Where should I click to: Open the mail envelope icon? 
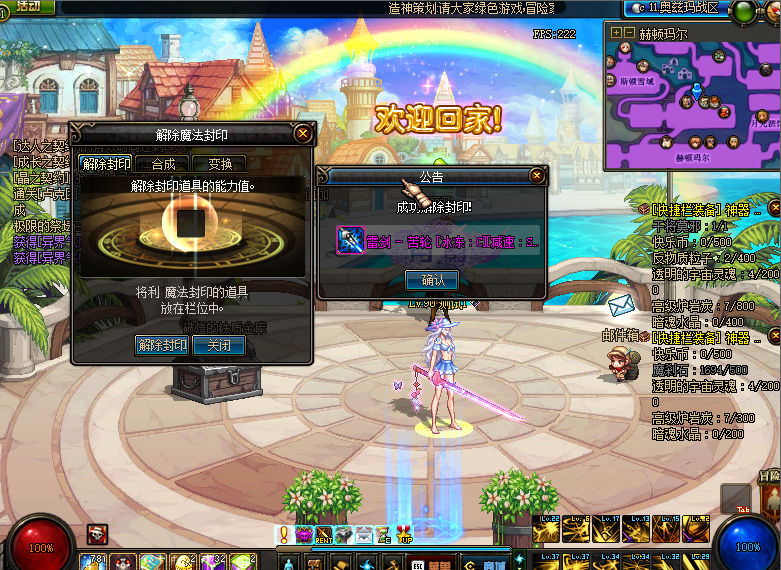pos(620,303)
